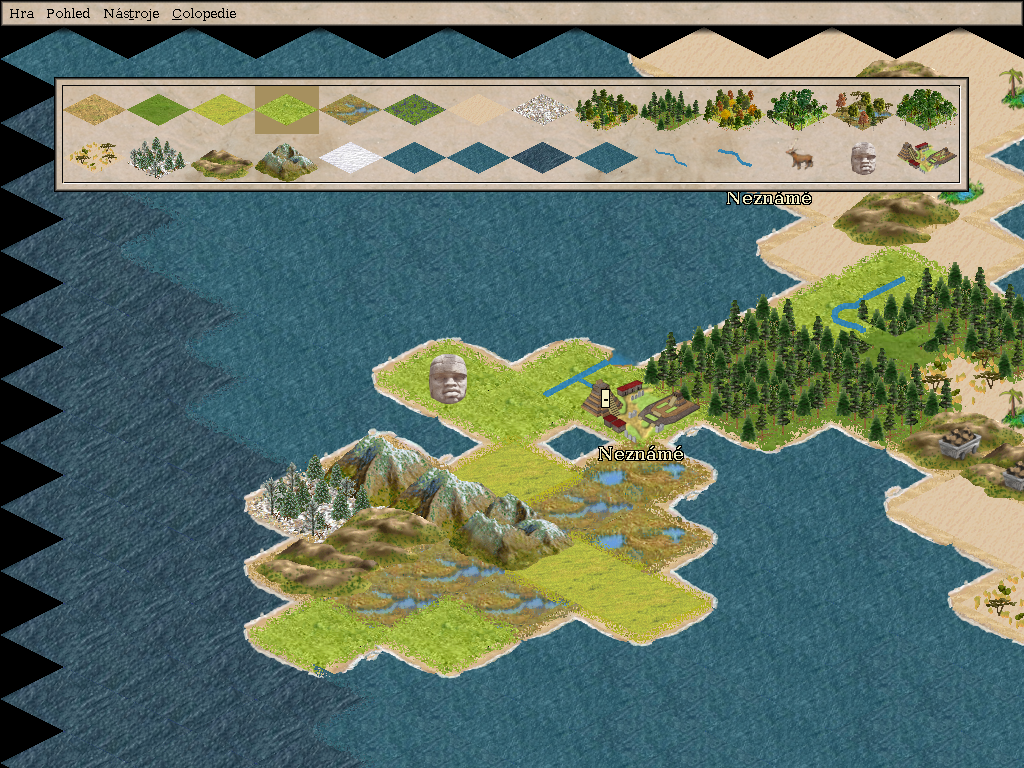
Task: Select the white arctic snow tile
Action: point(351,158)
